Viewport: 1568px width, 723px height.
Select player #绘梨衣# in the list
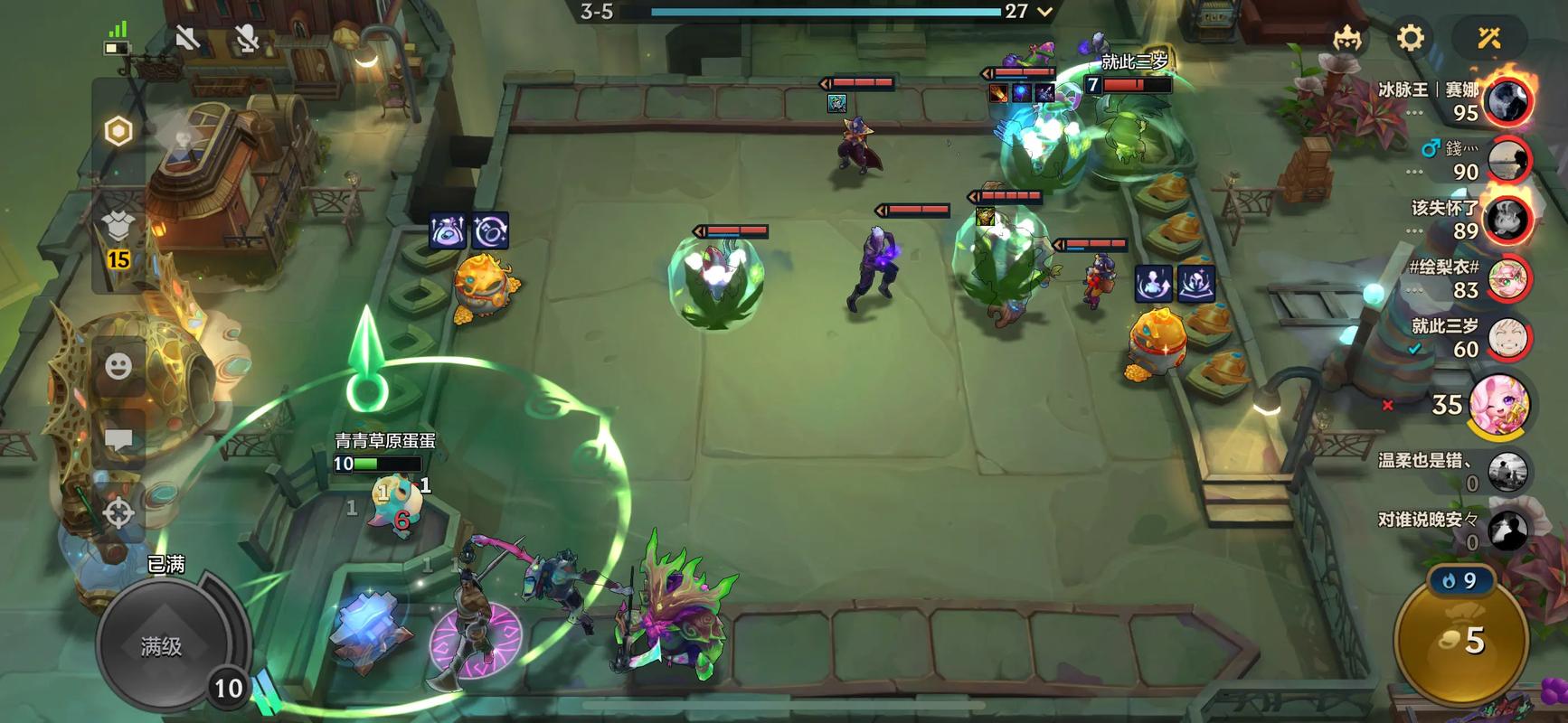click(x=1508, y=278)
